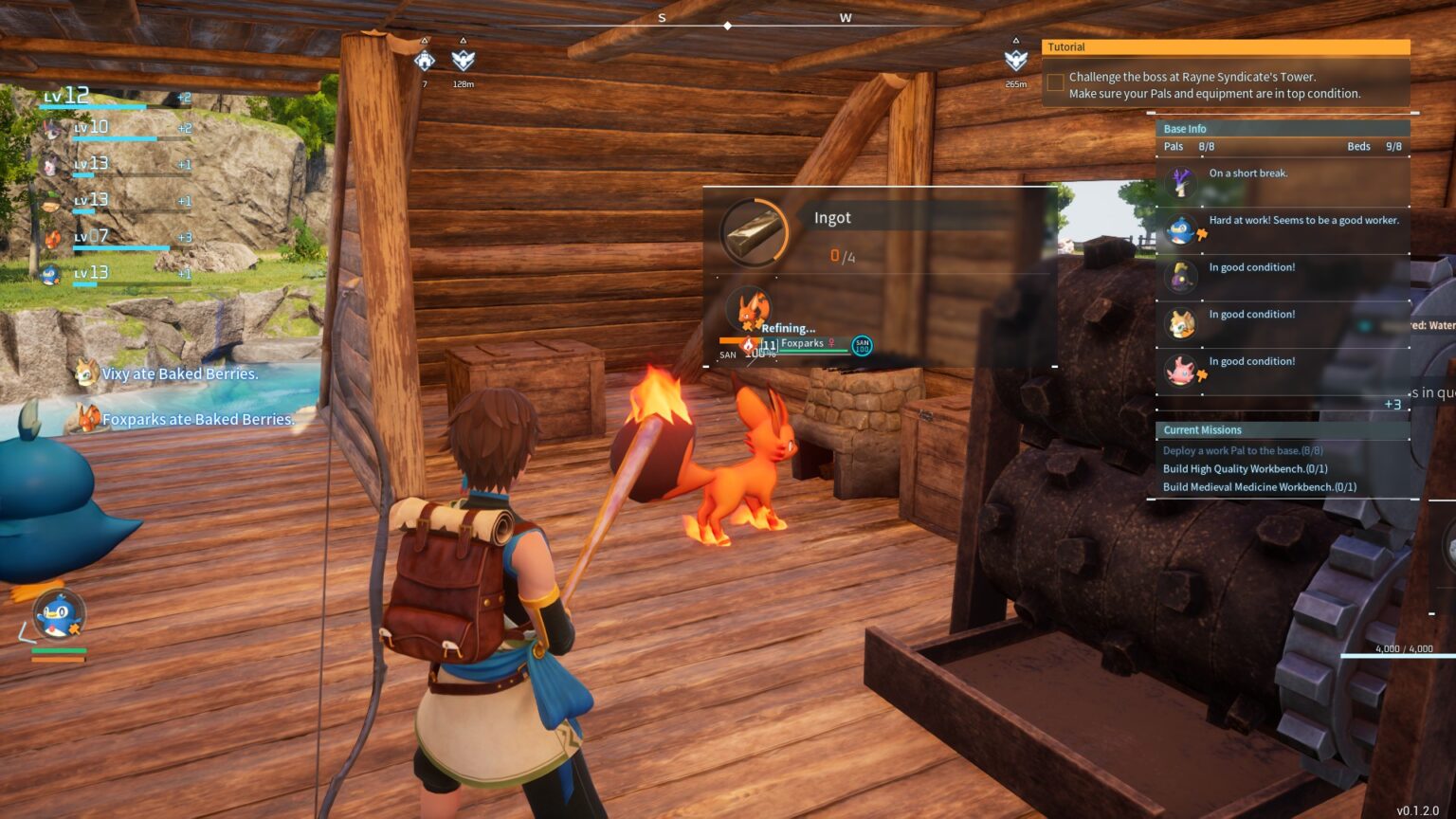The height and width of the screenshot is (819, 1456).
Task: Click the active Pengullet portrait above health bar
Action: 58,614
